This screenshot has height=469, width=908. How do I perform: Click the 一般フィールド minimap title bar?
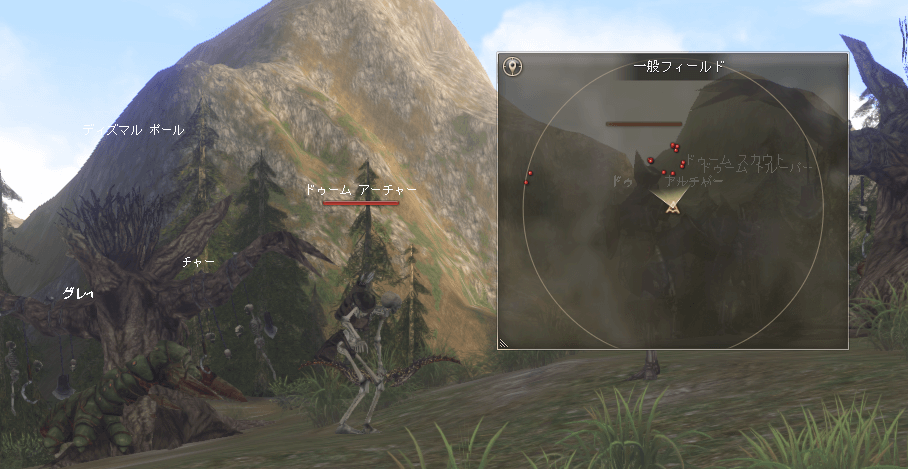[x=679, y=67]
